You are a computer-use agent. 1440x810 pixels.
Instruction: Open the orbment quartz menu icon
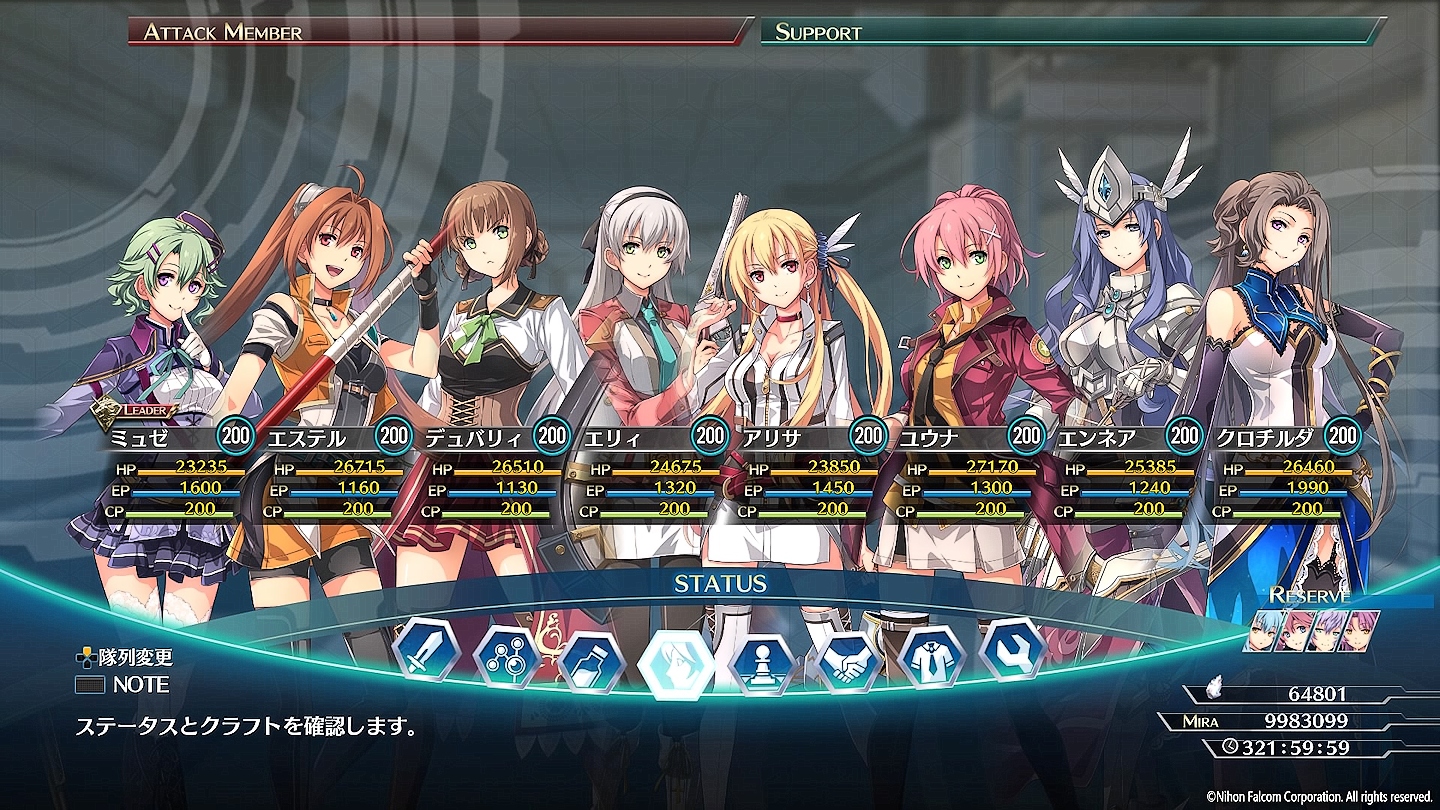(x=506, y=657)
